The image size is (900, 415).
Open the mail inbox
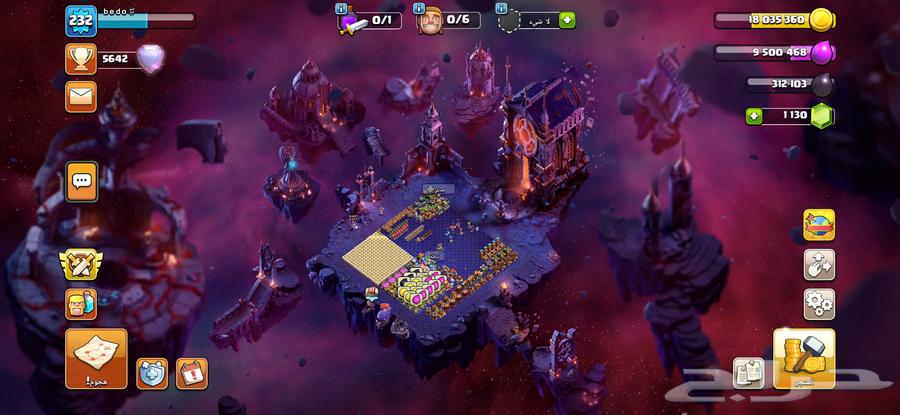[80, 96]
